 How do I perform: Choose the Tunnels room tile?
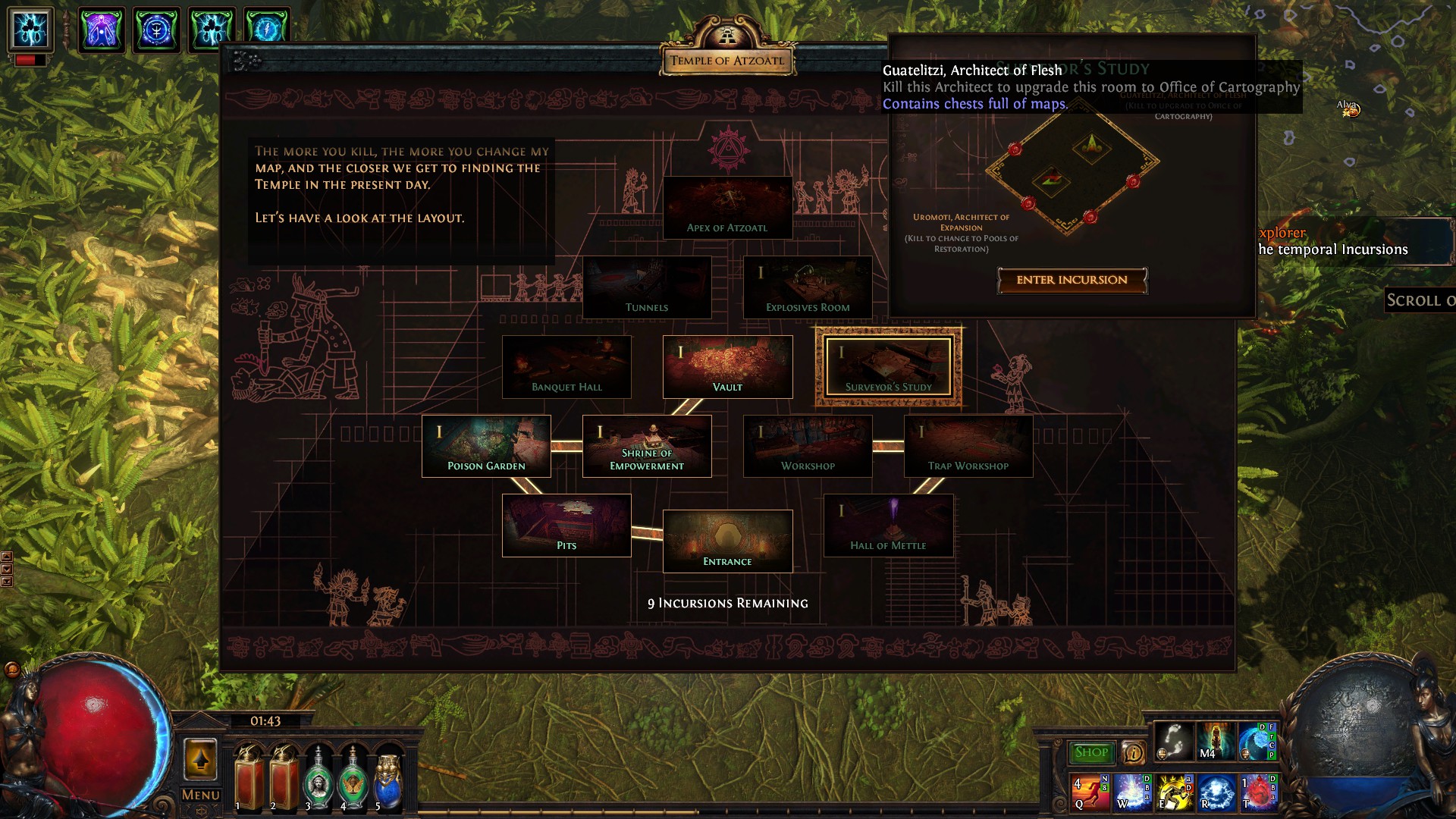point(647,287)
